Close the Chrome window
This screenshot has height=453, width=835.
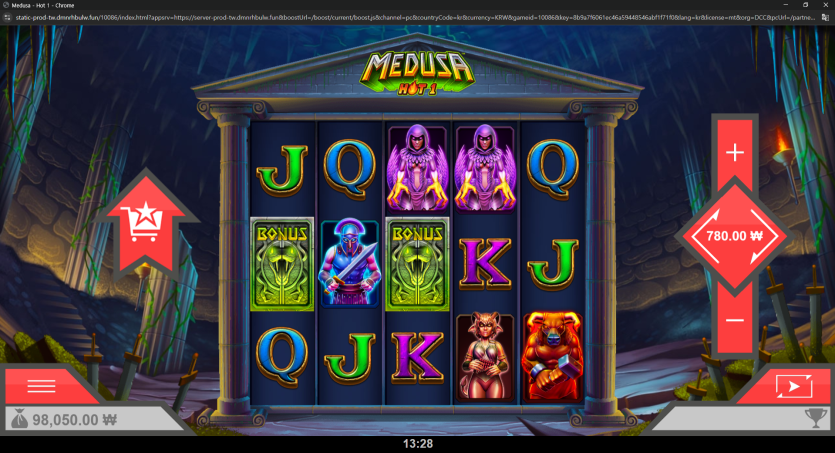click(824, 5)
